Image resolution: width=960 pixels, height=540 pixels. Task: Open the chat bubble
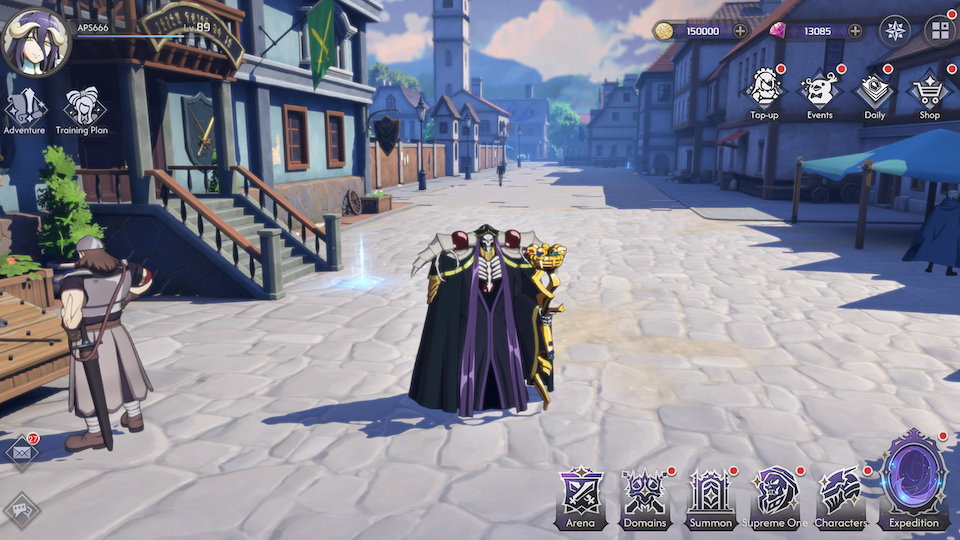(21, 510)
